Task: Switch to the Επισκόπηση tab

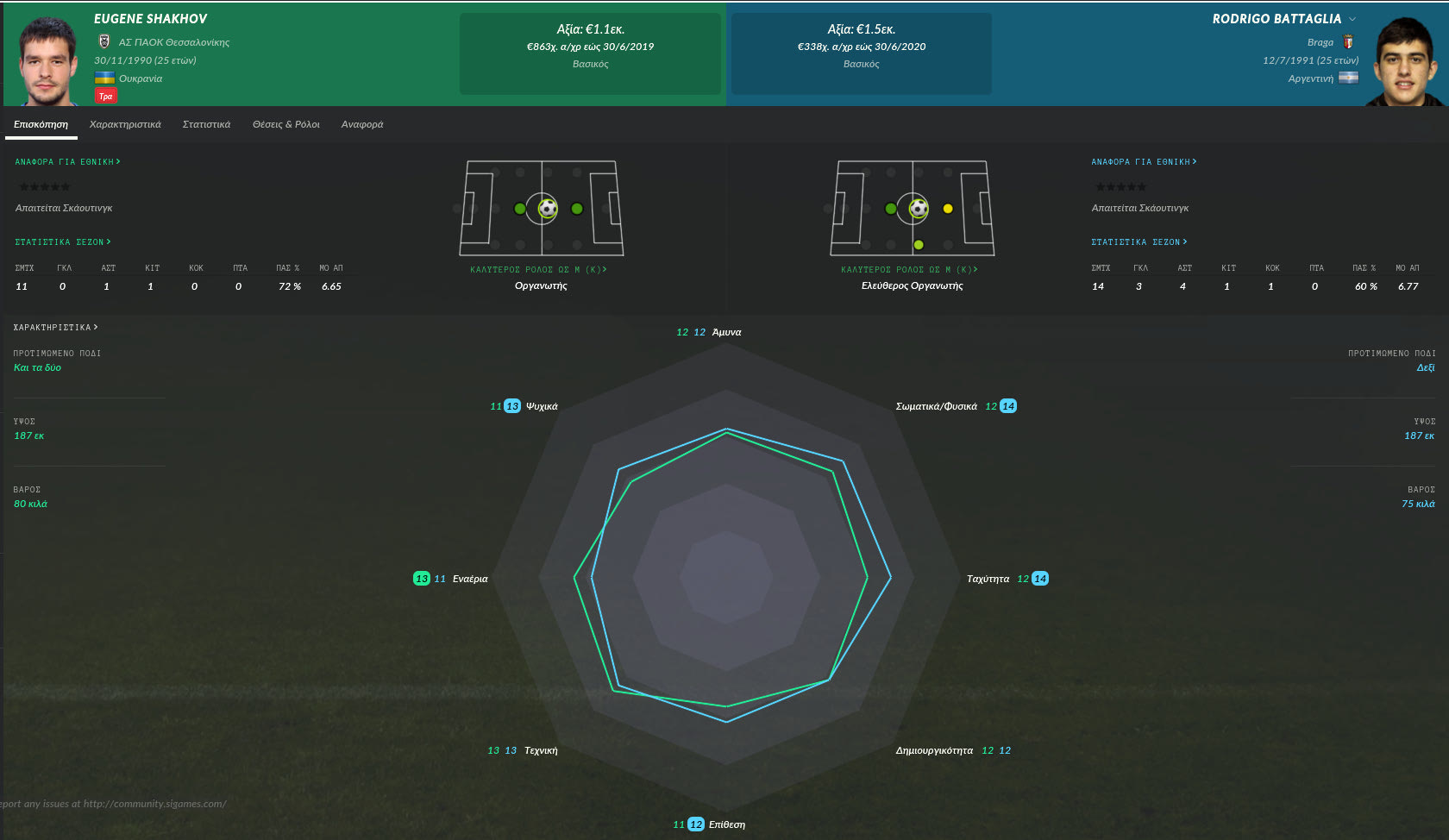Action: click(x=41, y=124)
